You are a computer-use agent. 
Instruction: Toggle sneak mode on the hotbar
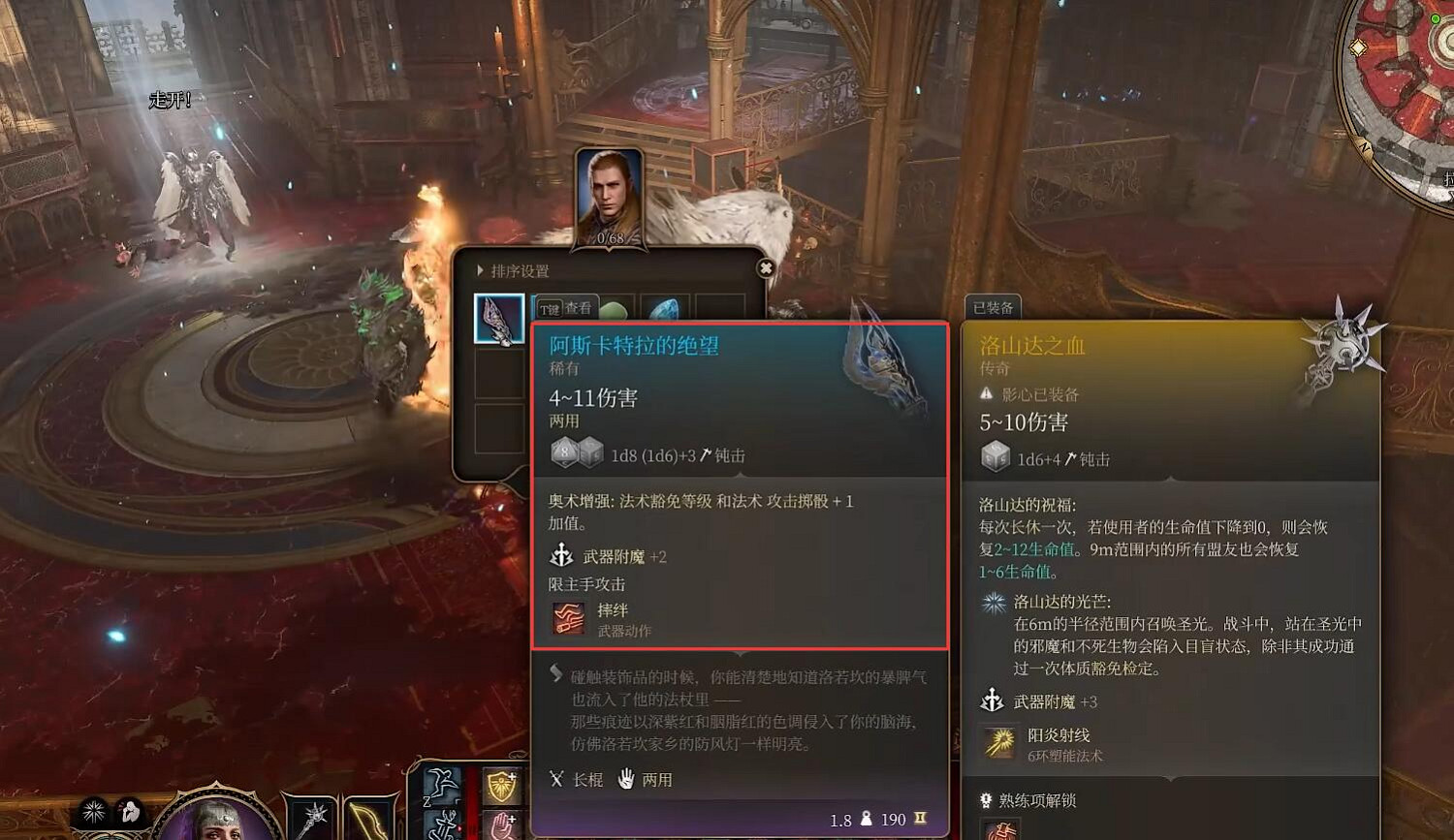(441, 824)
